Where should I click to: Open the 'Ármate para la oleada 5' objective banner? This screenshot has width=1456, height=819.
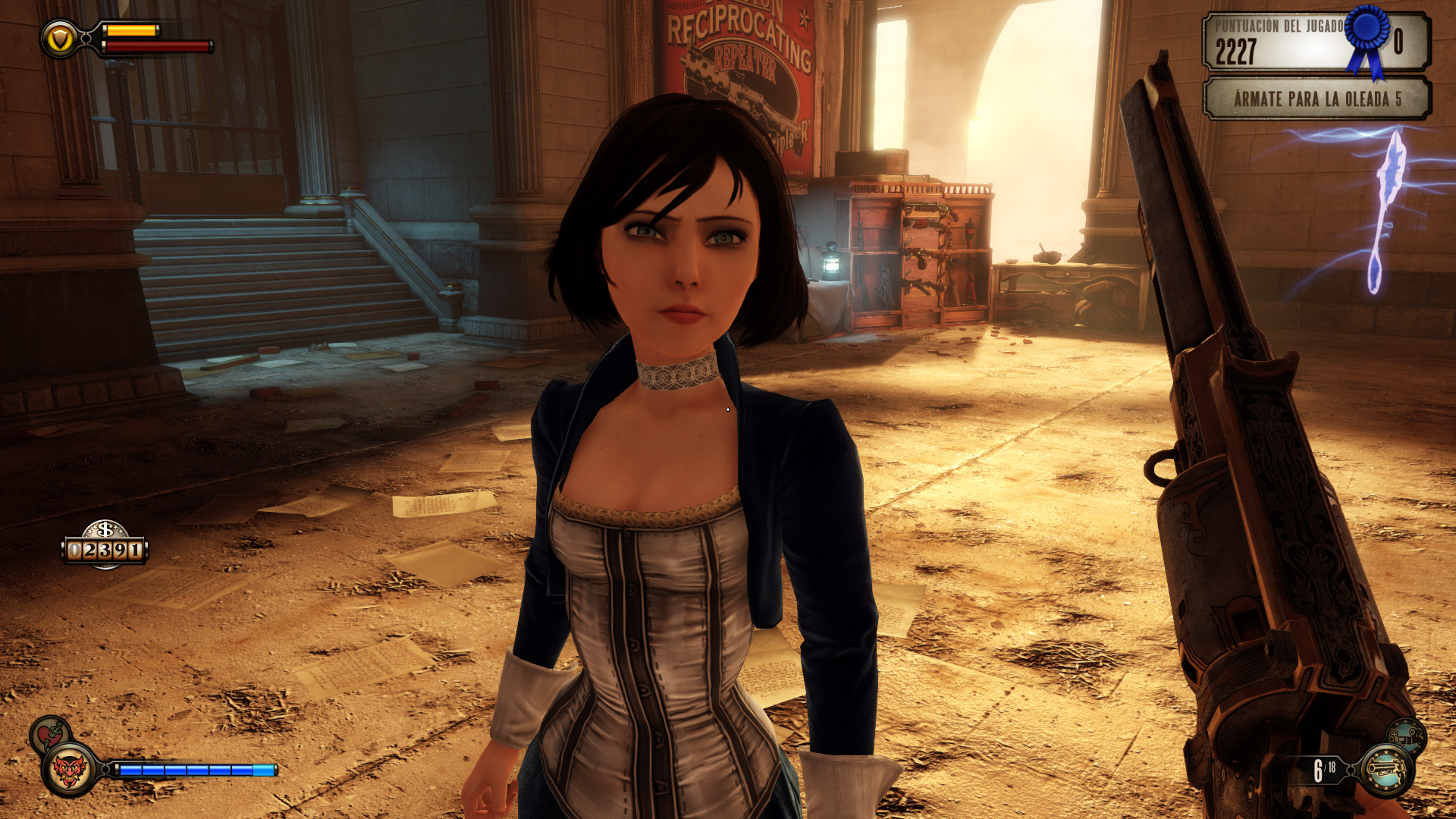(x=1316, y=99)
